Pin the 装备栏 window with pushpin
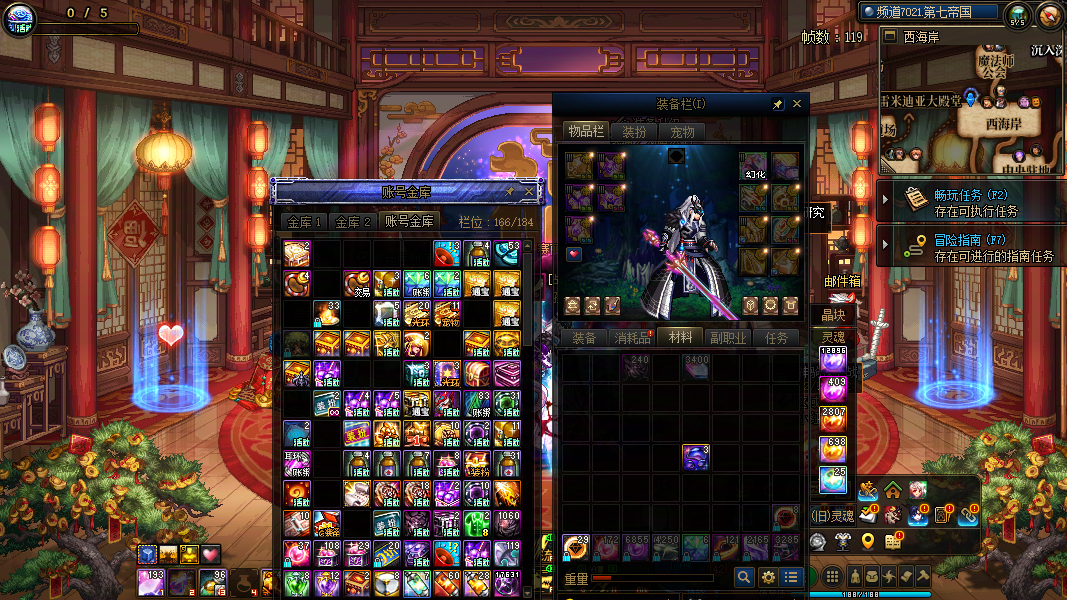Viewport: 1067px width, 600px height. pos(777,104)
